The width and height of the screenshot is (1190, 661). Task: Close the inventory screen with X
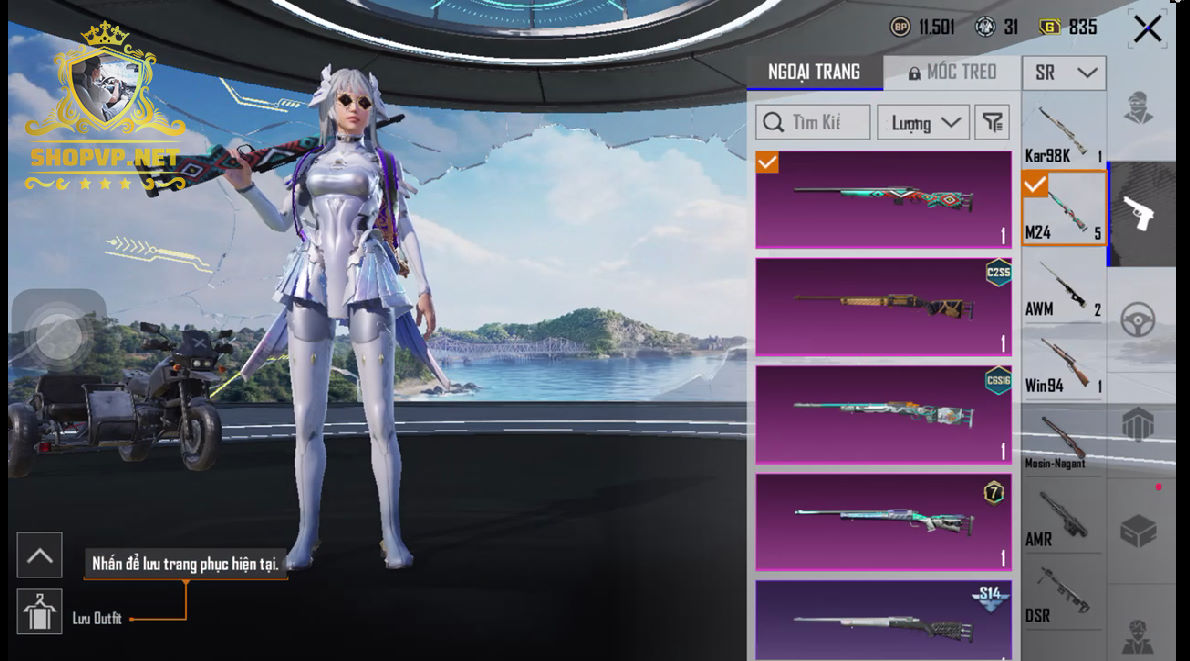pos(1147,29)
